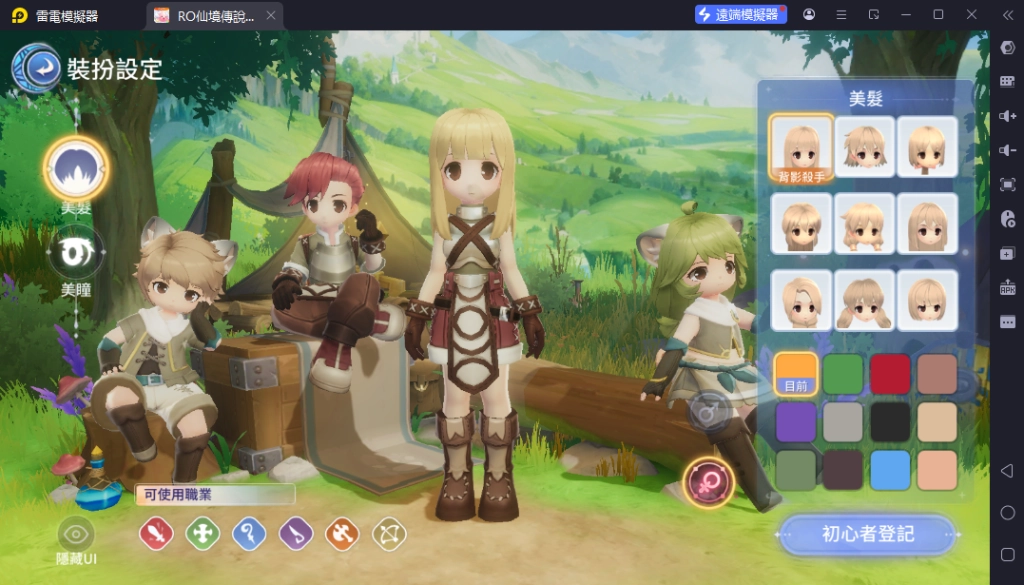Pick the red hair color swatch

click(890, 373)
